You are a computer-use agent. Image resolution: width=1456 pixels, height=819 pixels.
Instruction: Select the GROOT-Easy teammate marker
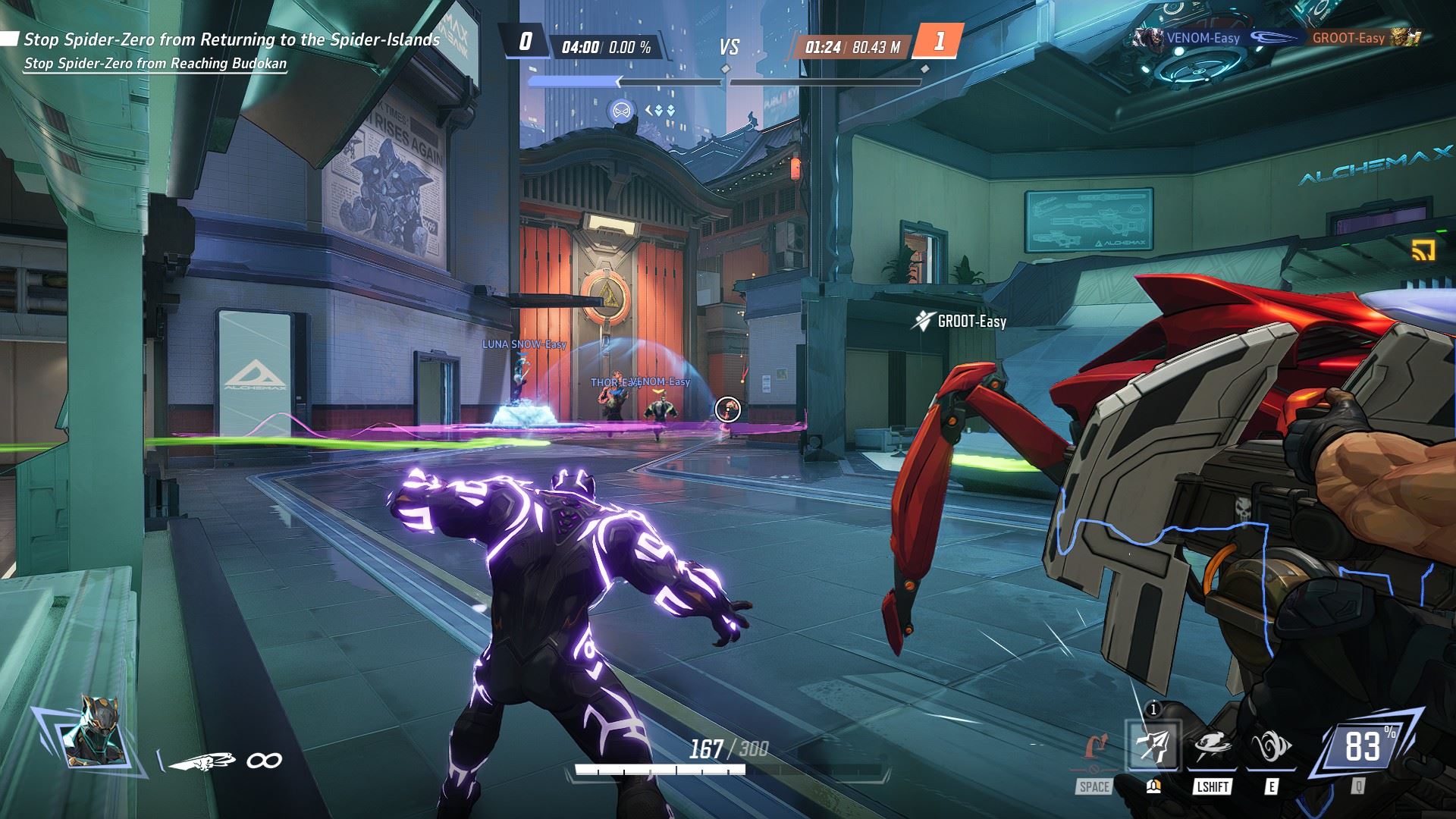click(961, 322)
